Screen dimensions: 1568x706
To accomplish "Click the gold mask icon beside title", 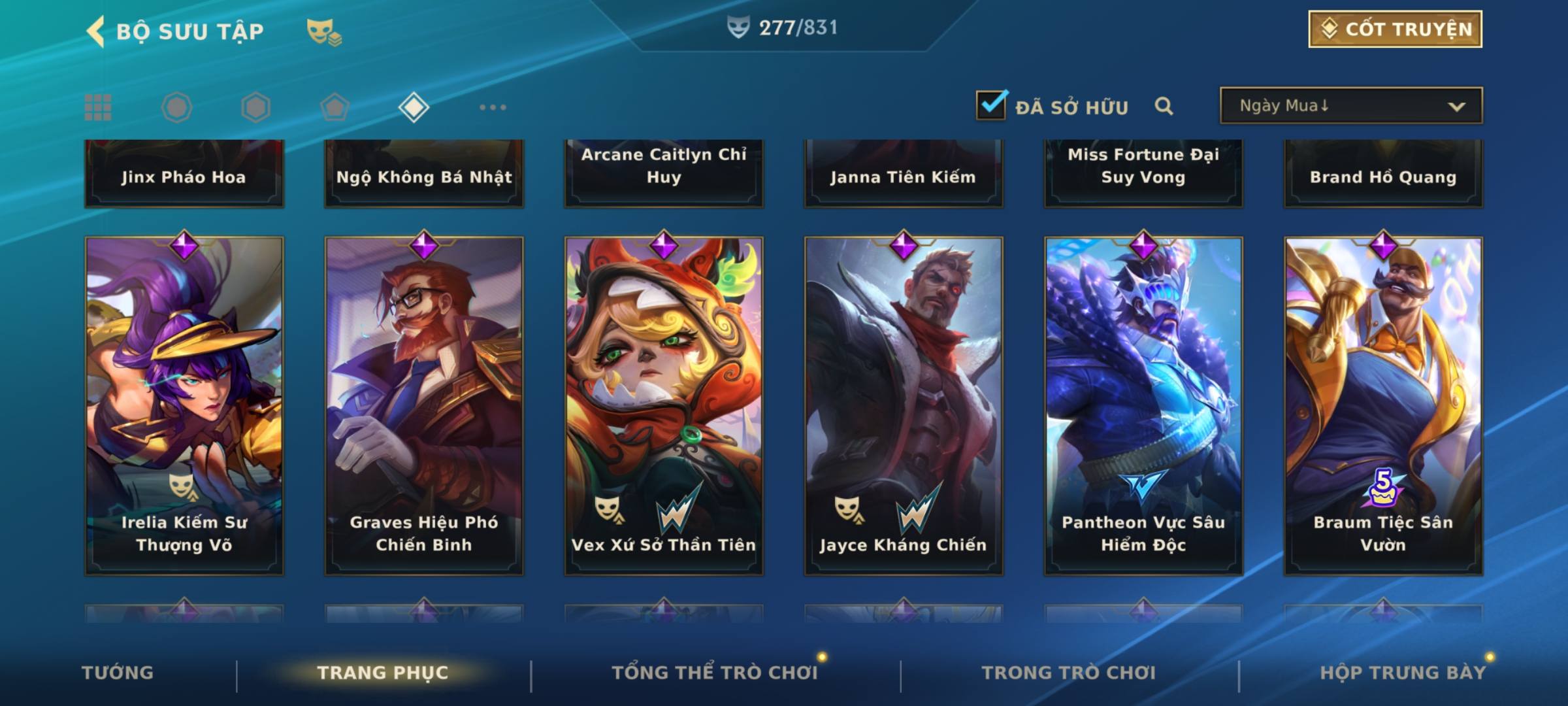I will 323,31.
